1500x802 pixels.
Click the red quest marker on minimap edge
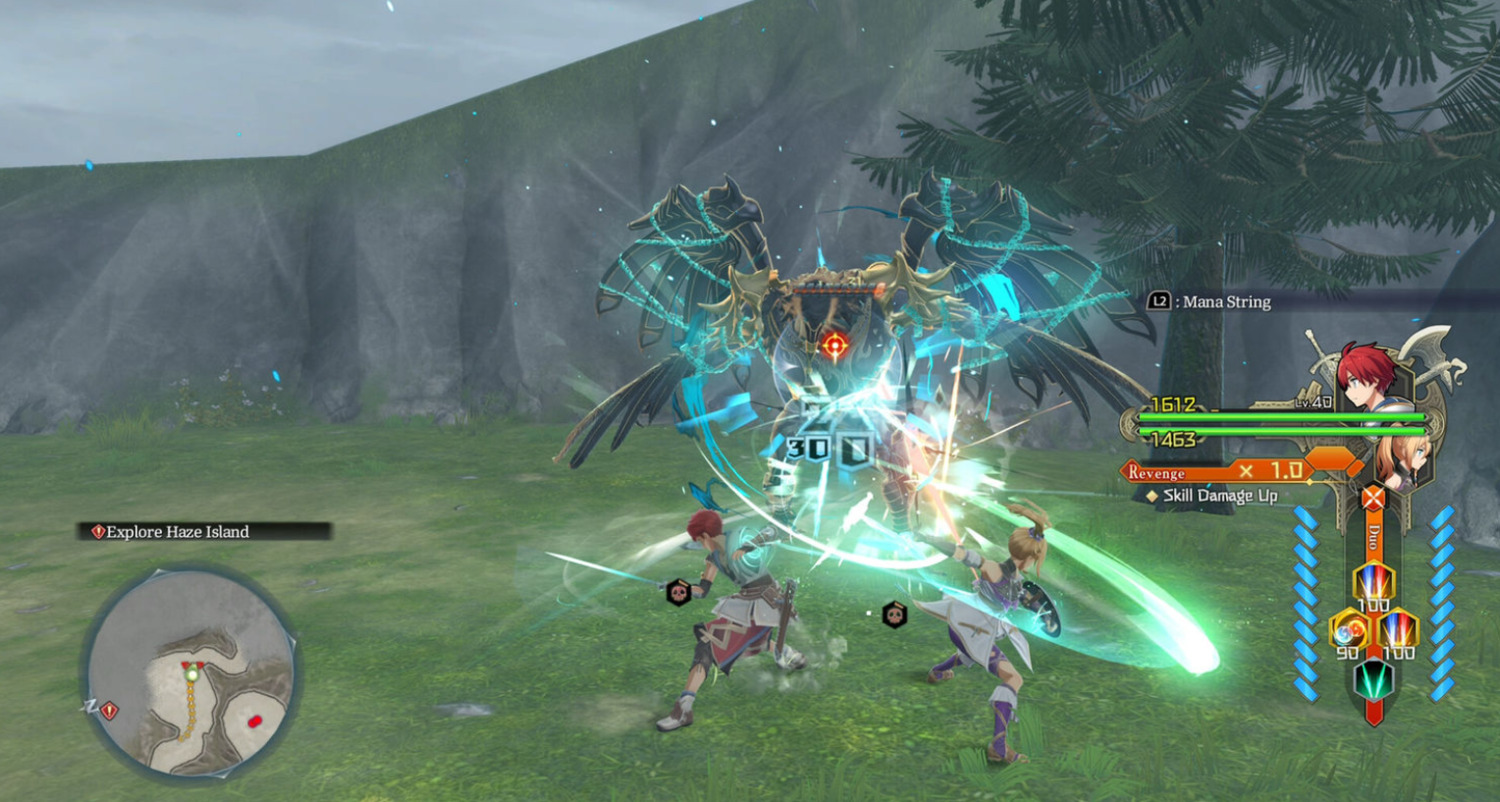coord(109,711)
